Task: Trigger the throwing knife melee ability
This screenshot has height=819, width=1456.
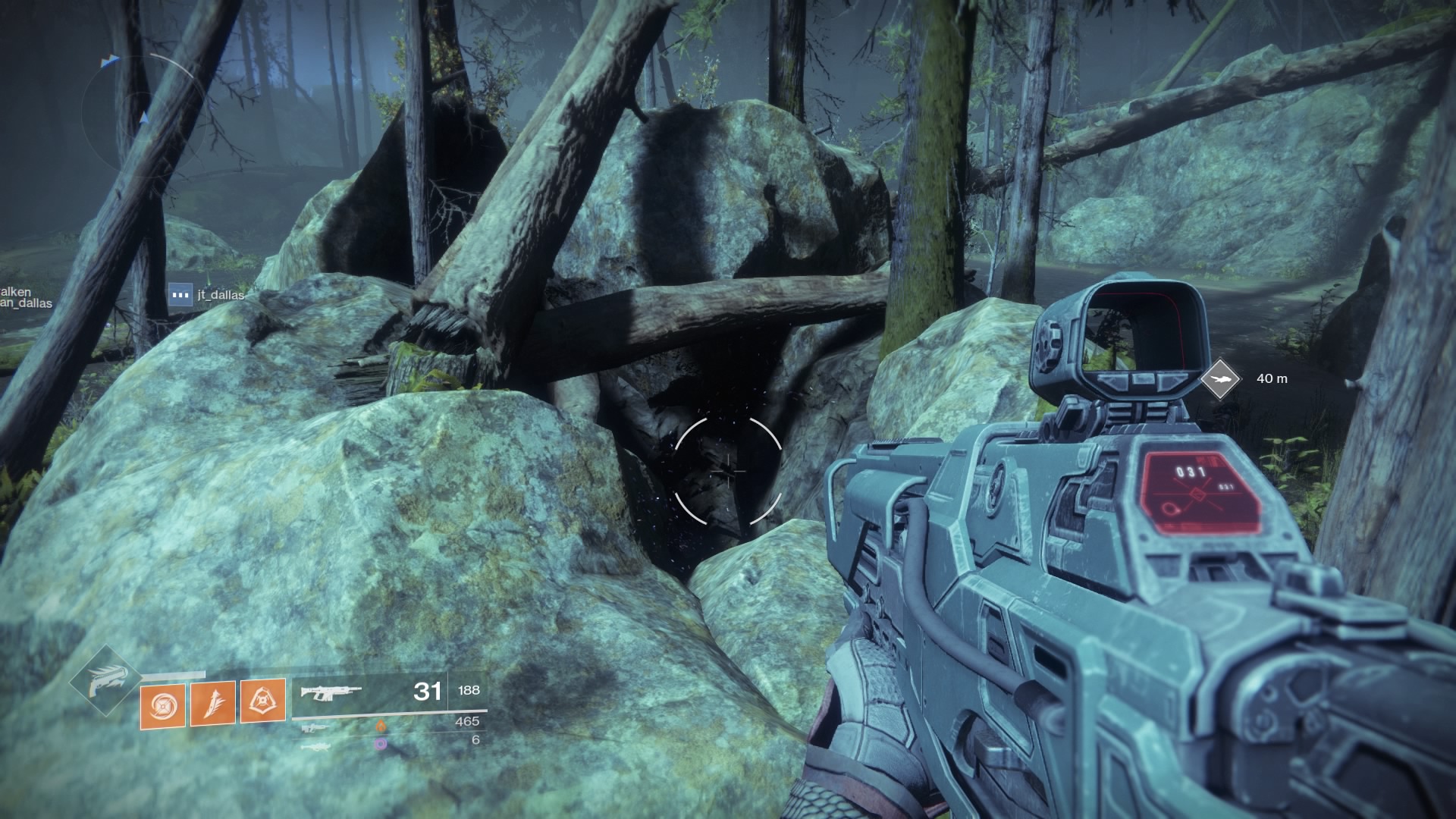Action: [x=212, y=701]
